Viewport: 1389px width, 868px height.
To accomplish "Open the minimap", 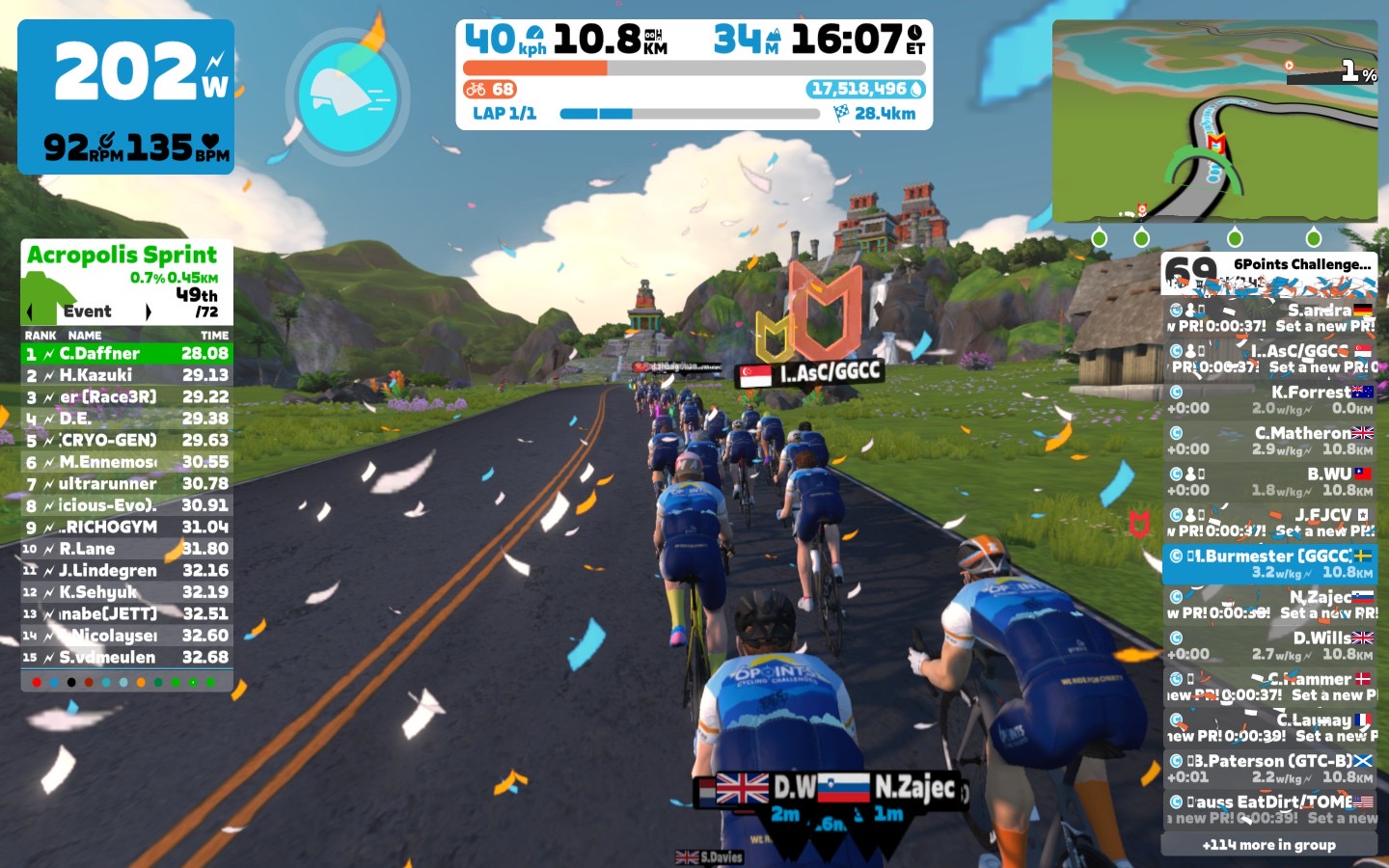I will click(x=1214, y=122).
